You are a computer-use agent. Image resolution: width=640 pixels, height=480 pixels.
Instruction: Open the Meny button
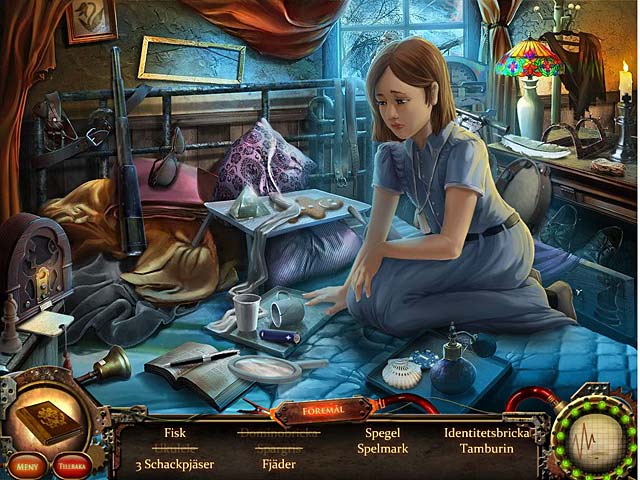tap(26, 466)
